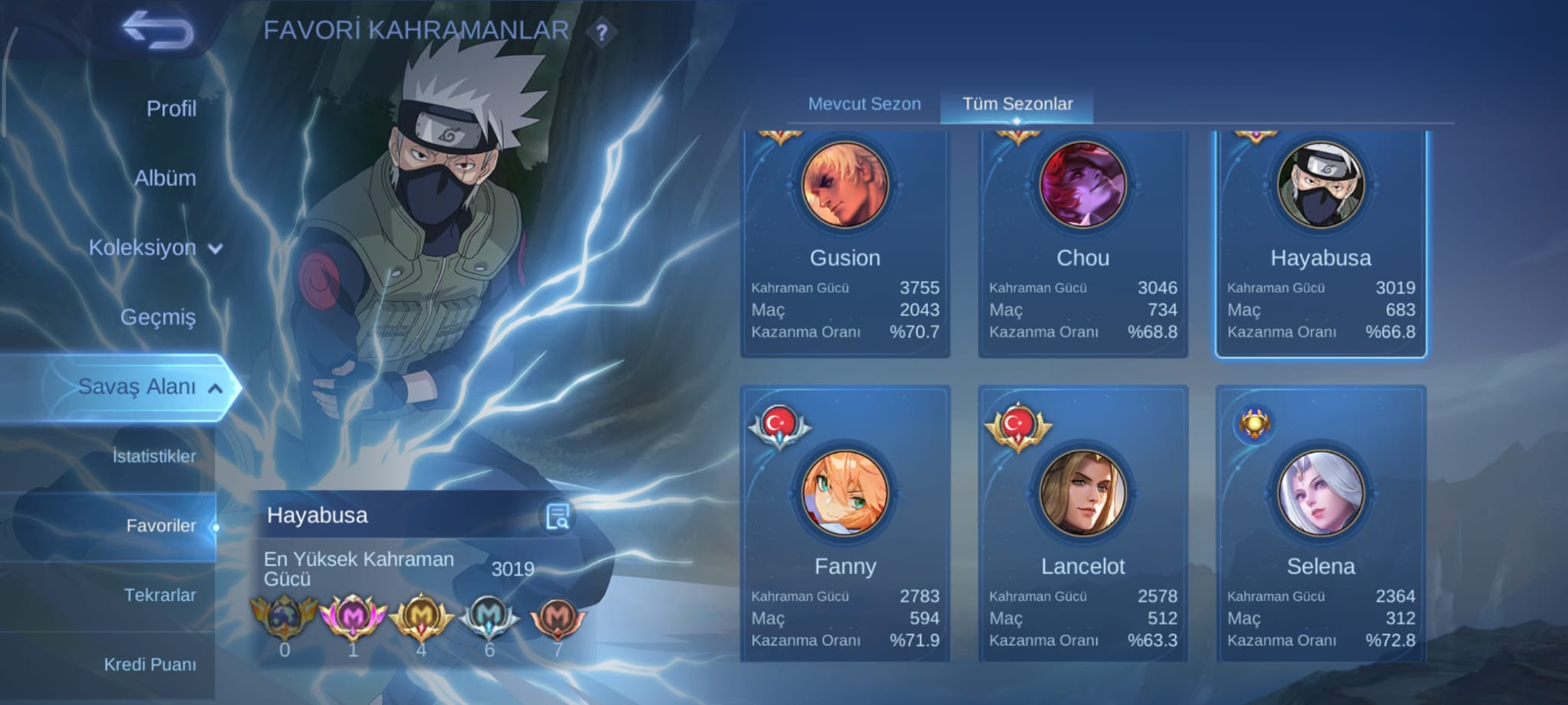The image size is (1568, 705).
Task: Select the Favoriler sidebar entry
Action: coord(162,526)
